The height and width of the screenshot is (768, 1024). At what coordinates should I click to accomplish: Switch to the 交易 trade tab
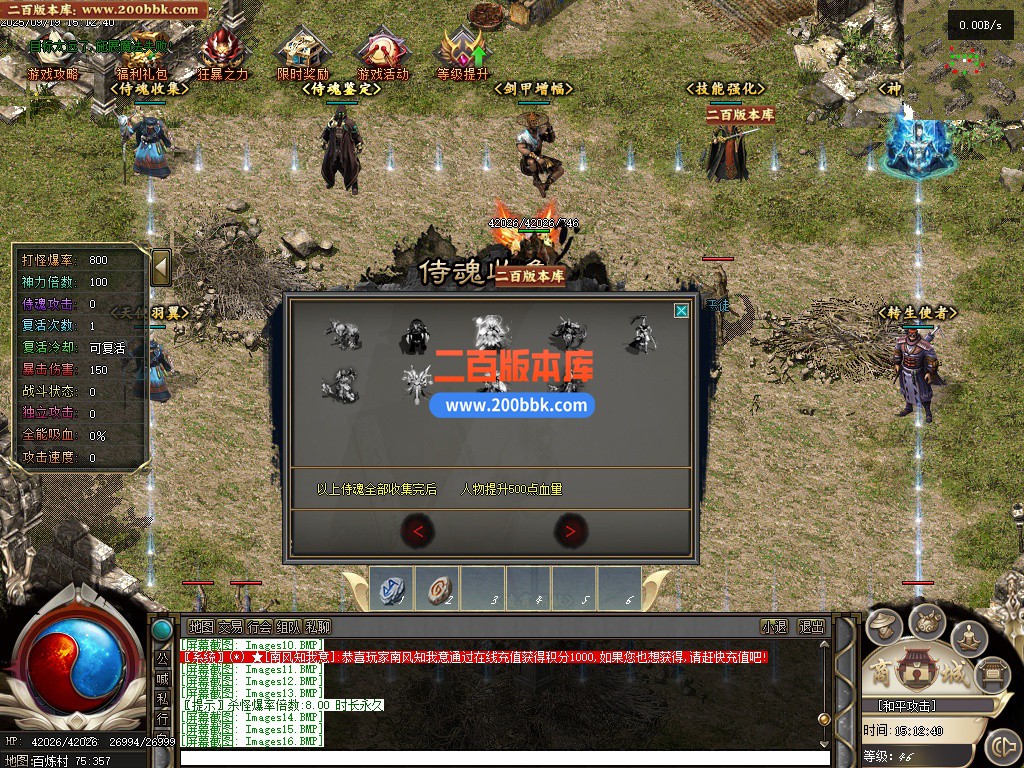[230, 627]
